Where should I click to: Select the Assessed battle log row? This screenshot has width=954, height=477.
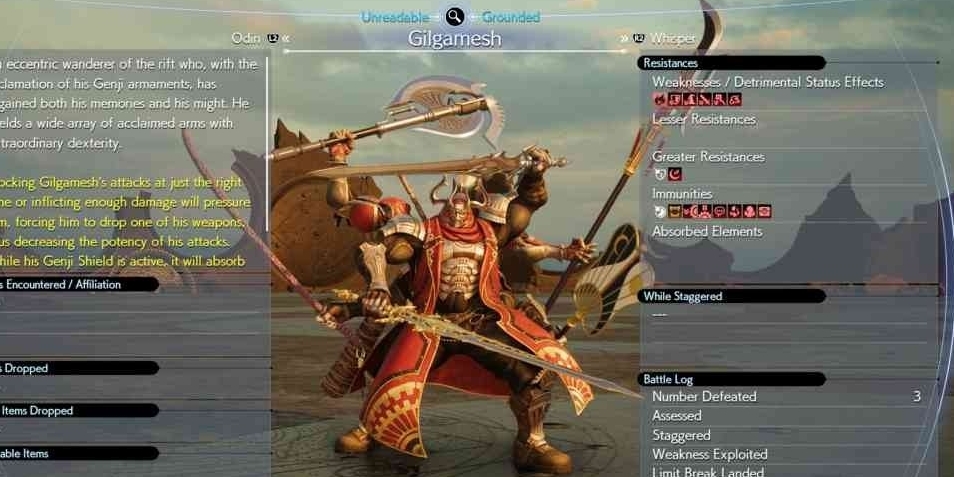click(677, 416)
